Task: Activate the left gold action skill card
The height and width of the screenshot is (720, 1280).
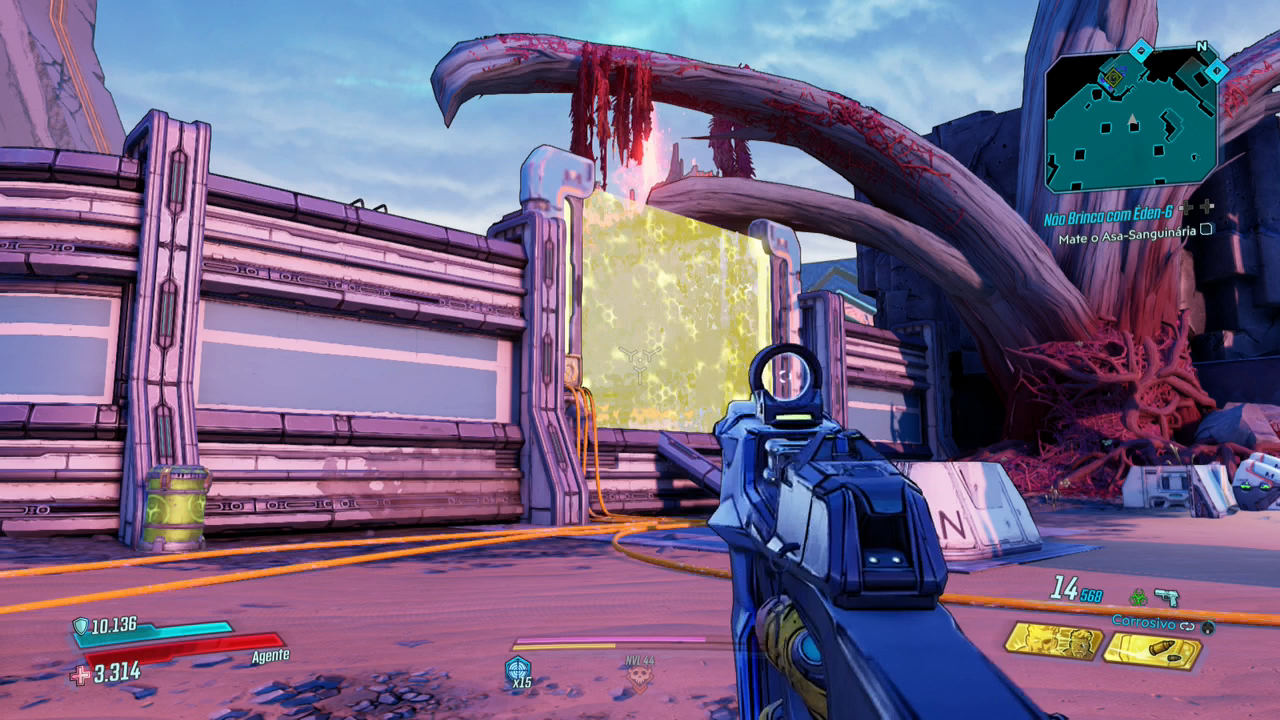Action: [1053, 641]
